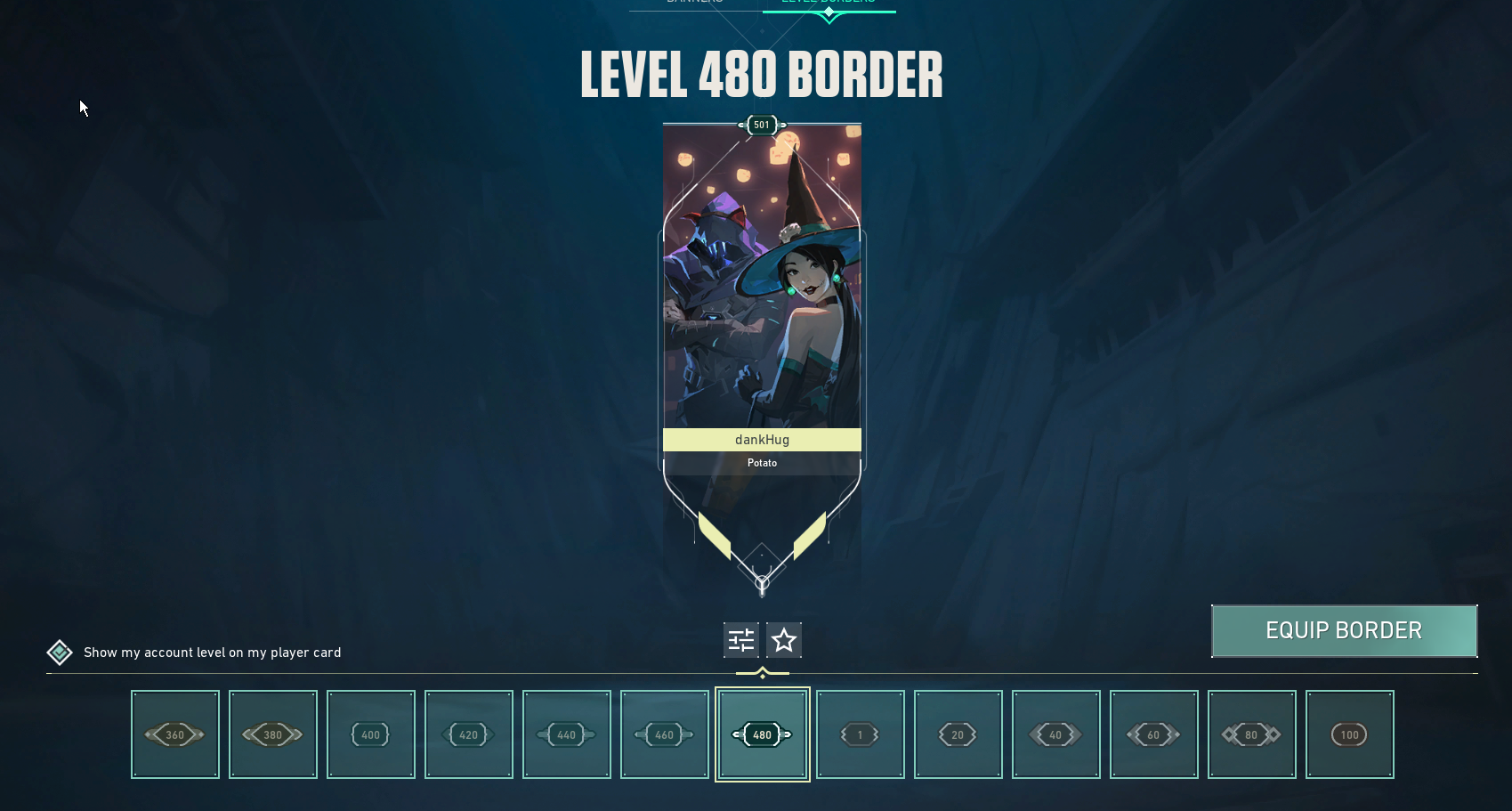1512x811 pixels.
Task: Enable showing account level on player card
Action: coord(59,652)
